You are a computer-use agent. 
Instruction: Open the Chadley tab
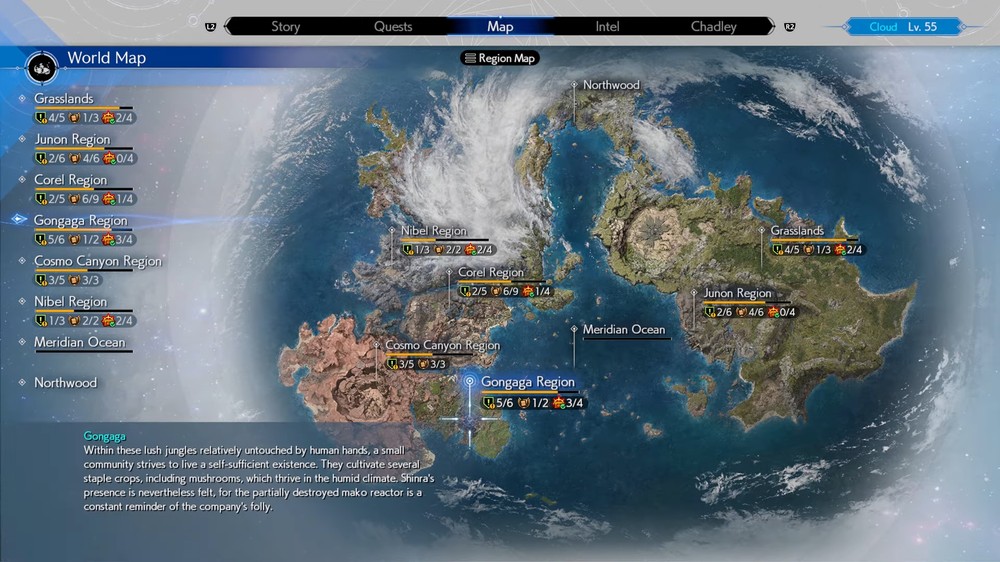pos(714,26)
